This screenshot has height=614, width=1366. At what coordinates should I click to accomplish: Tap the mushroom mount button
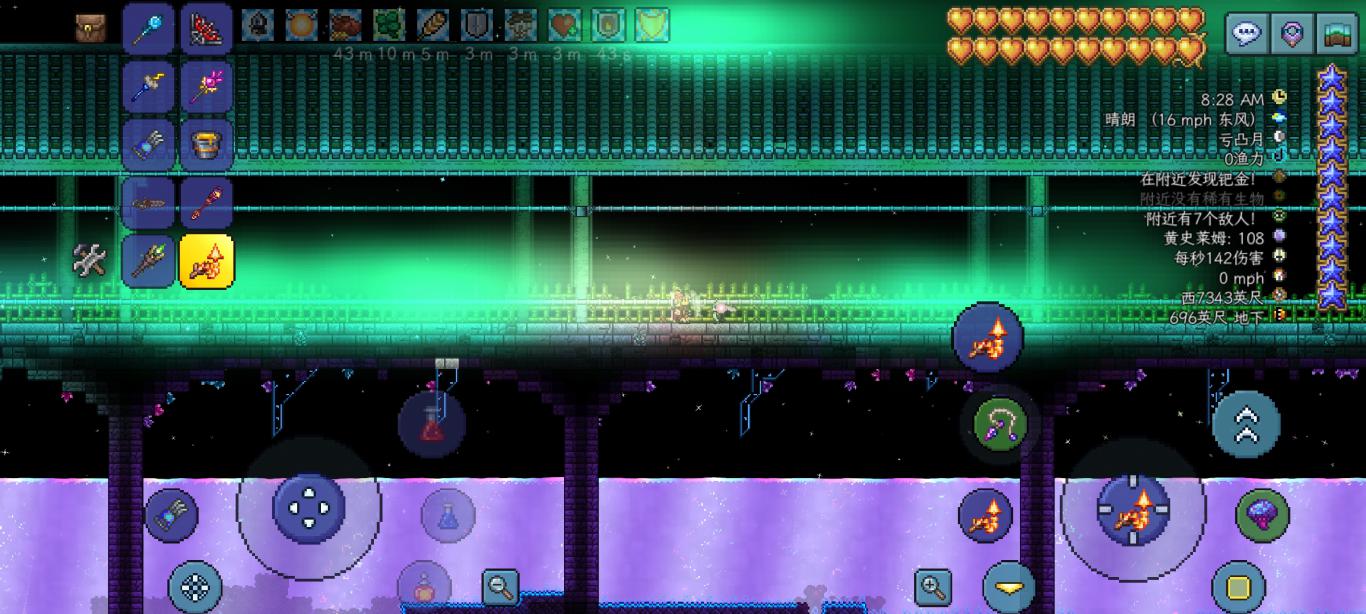pos(1262,514)
